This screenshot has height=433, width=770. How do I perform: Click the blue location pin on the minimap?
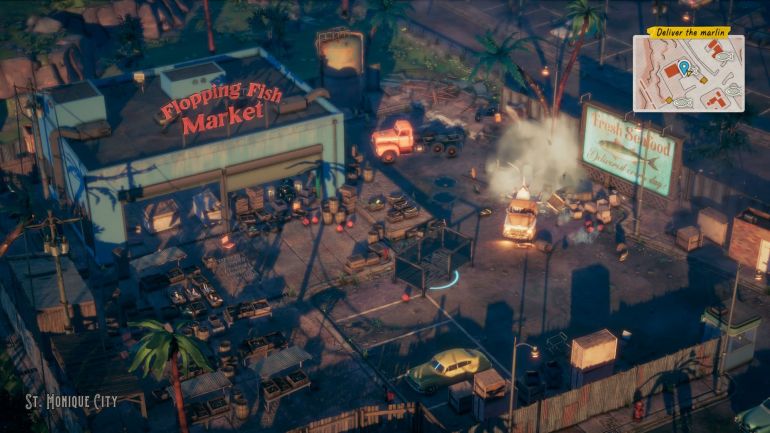(x=684, y=68)
